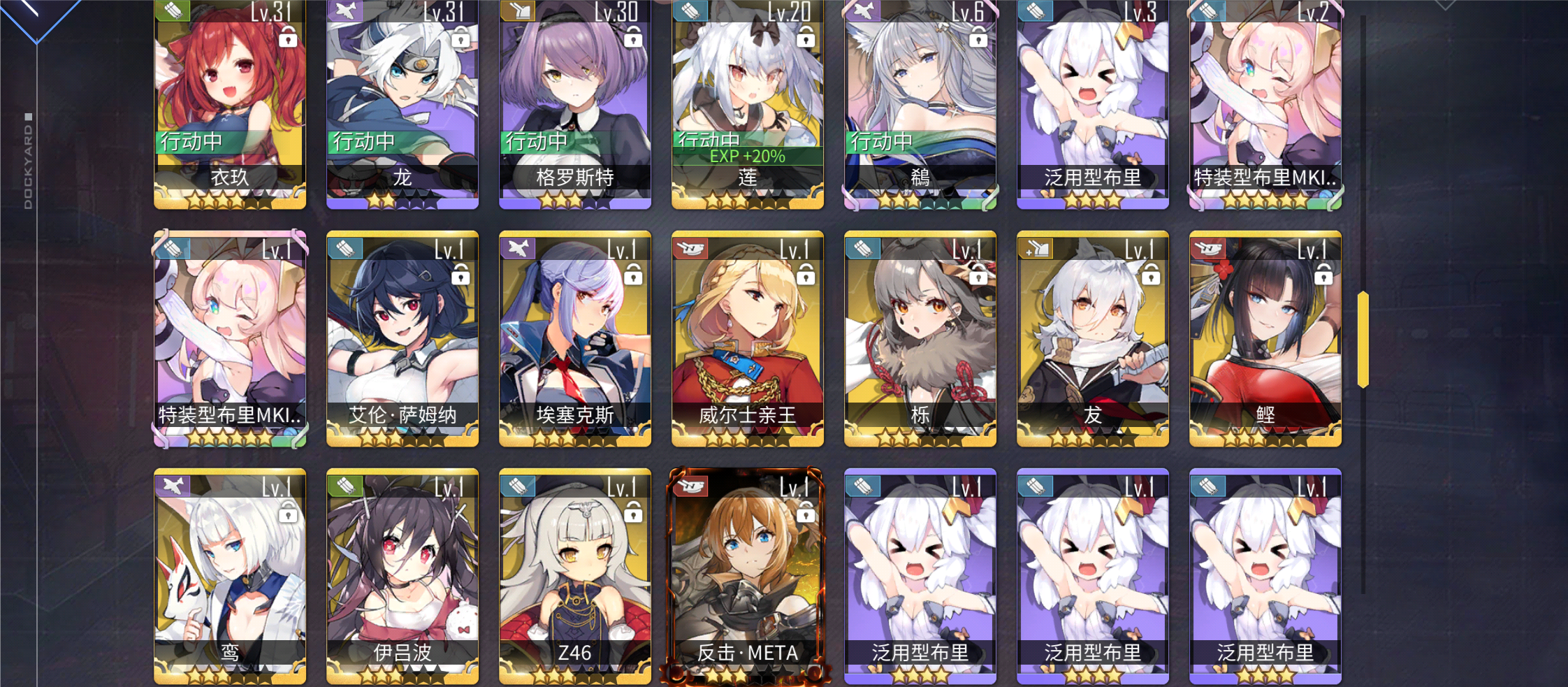The height and width of the screenshot is (687, 1568).
Task: Click the aircraft icon on 鸾's card
Action: click(x=173, y=486)
